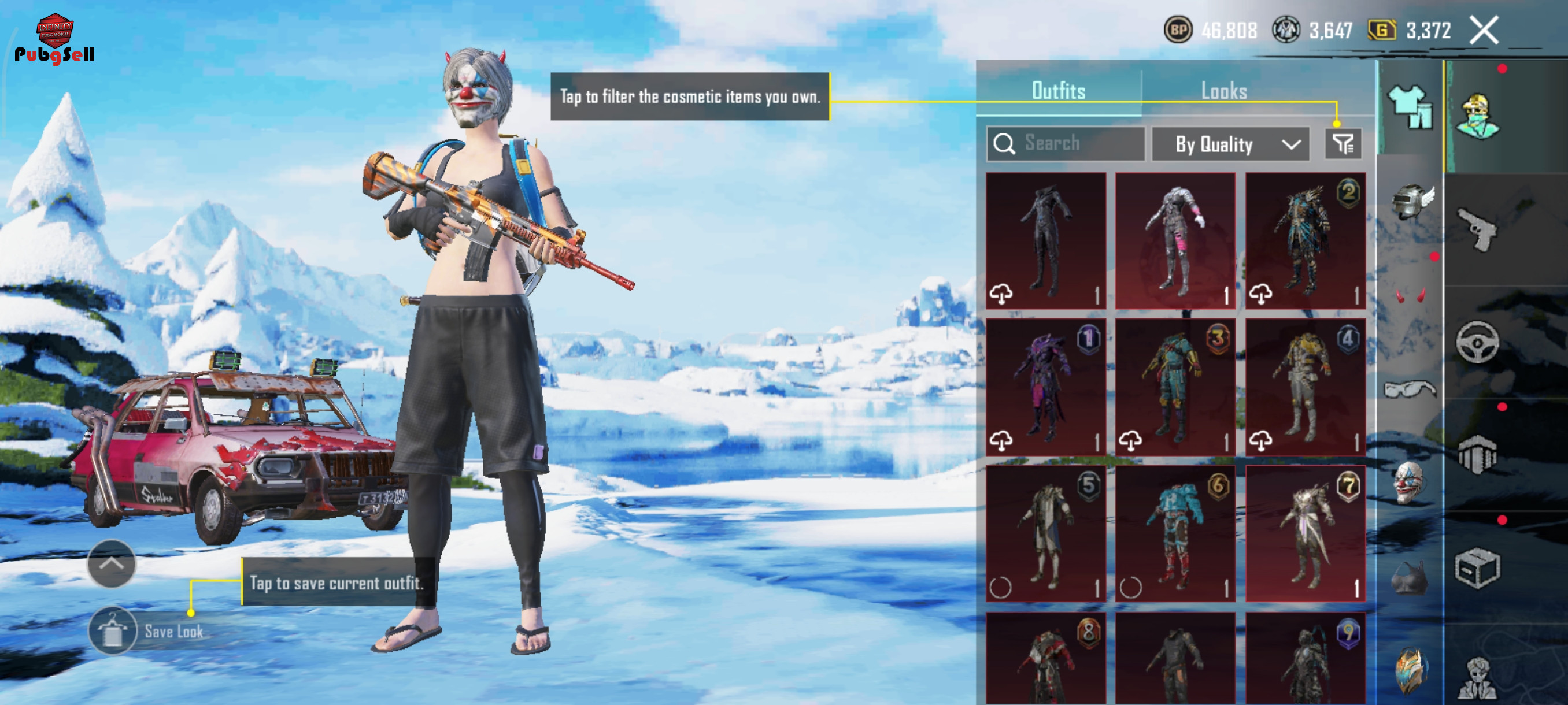Open the winged helmet category
Viewport: 1568px width, 705px height.
[1411, 202]
